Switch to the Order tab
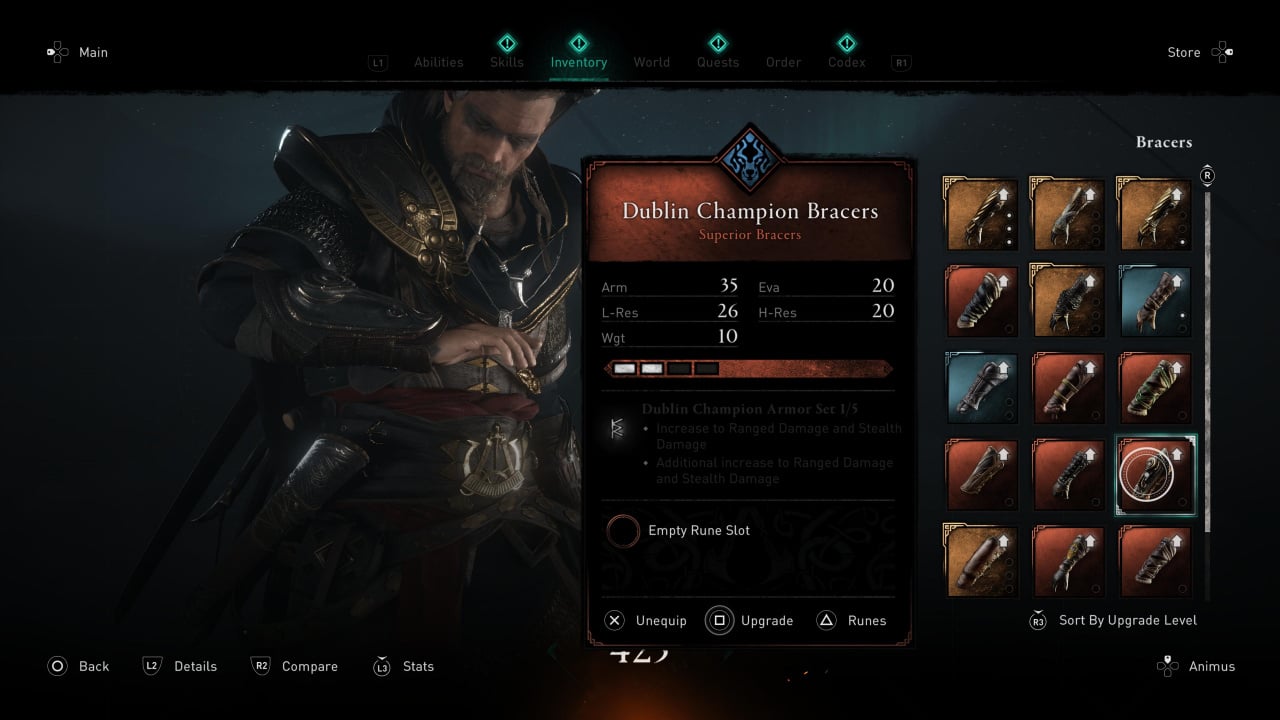The width and height of the screenshot is (1280, 720). (x=783, y=62)
